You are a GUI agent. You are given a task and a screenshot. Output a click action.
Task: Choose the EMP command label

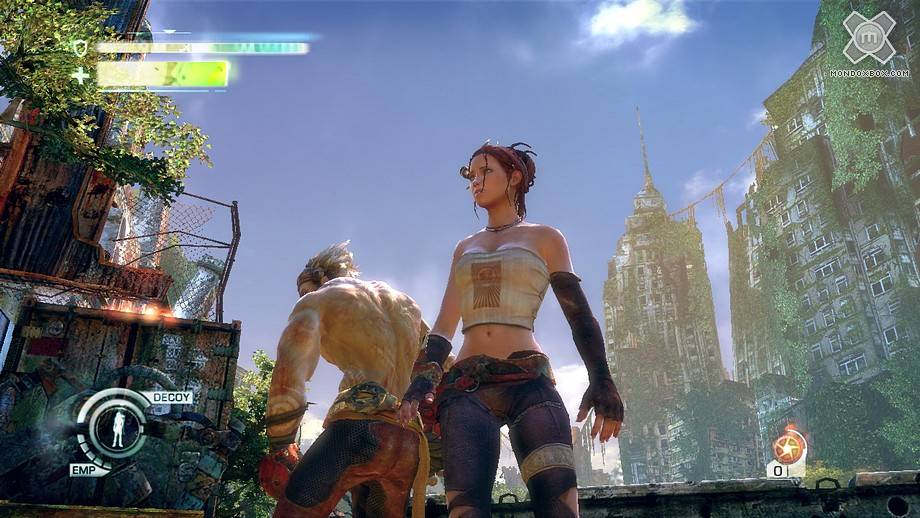click(x=83, y=469)
